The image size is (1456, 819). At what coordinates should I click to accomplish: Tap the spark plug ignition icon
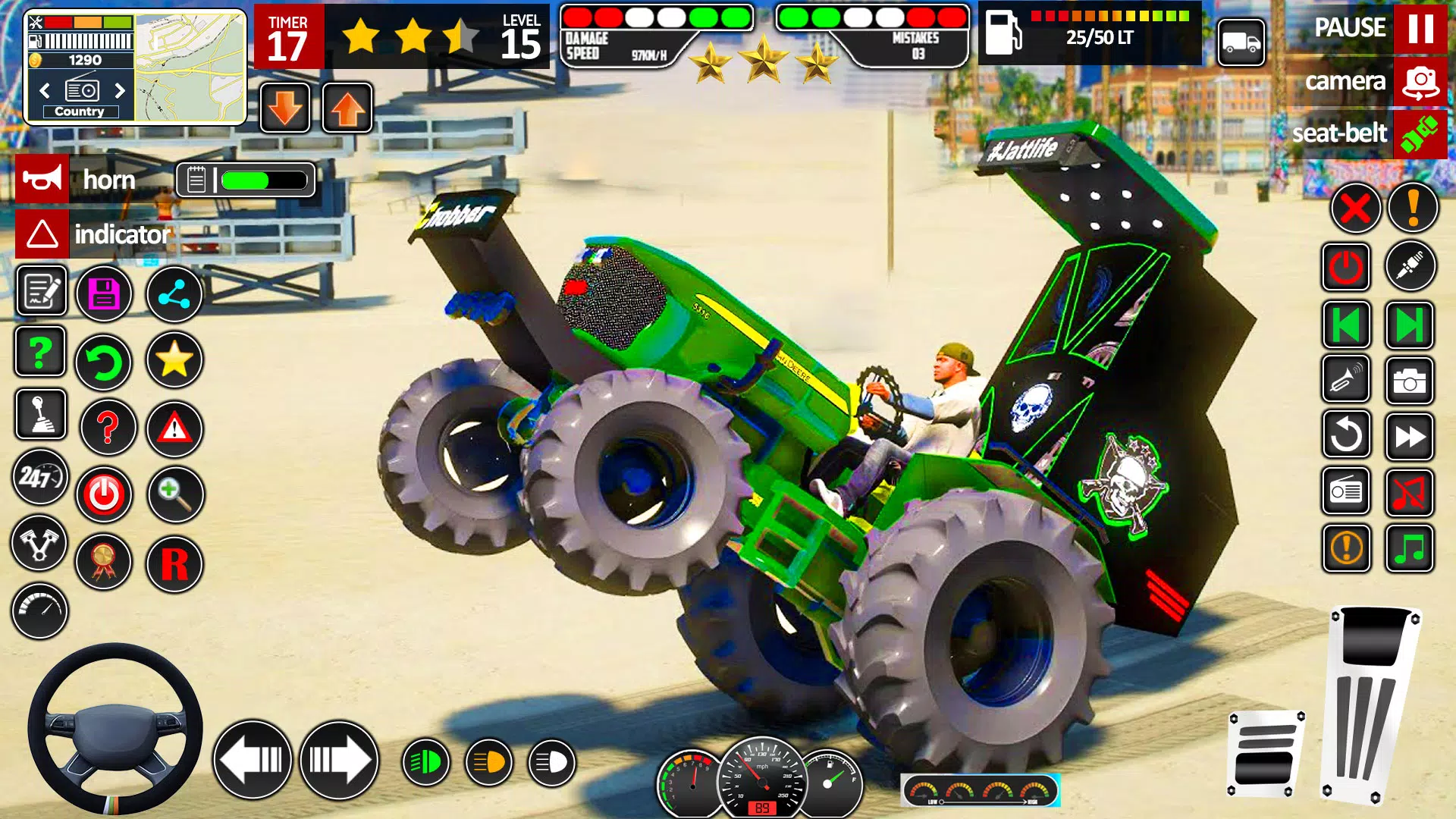coord(1409,266)
